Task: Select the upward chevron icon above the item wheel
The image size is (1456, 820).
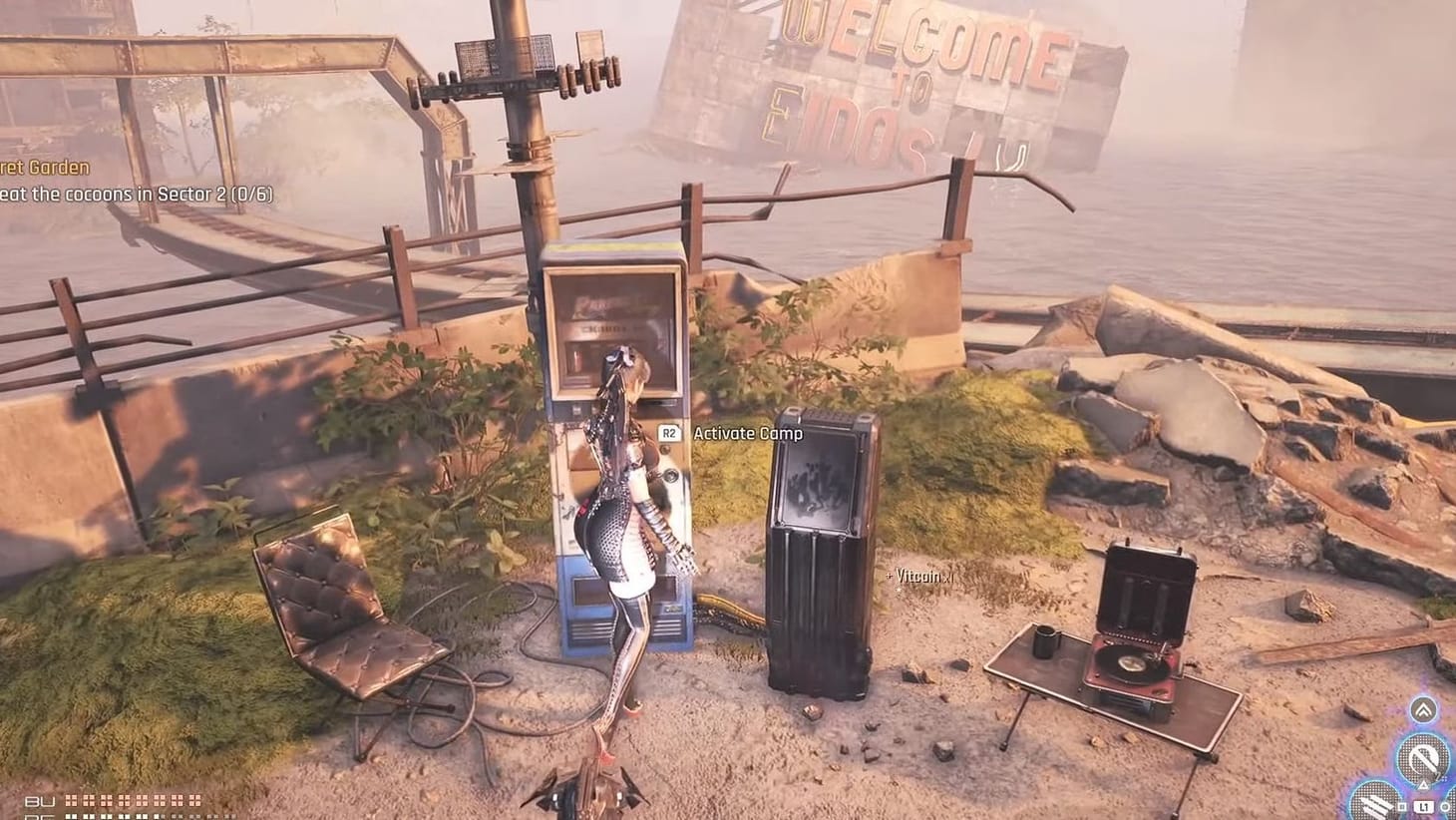Action: pos(1424,710)
